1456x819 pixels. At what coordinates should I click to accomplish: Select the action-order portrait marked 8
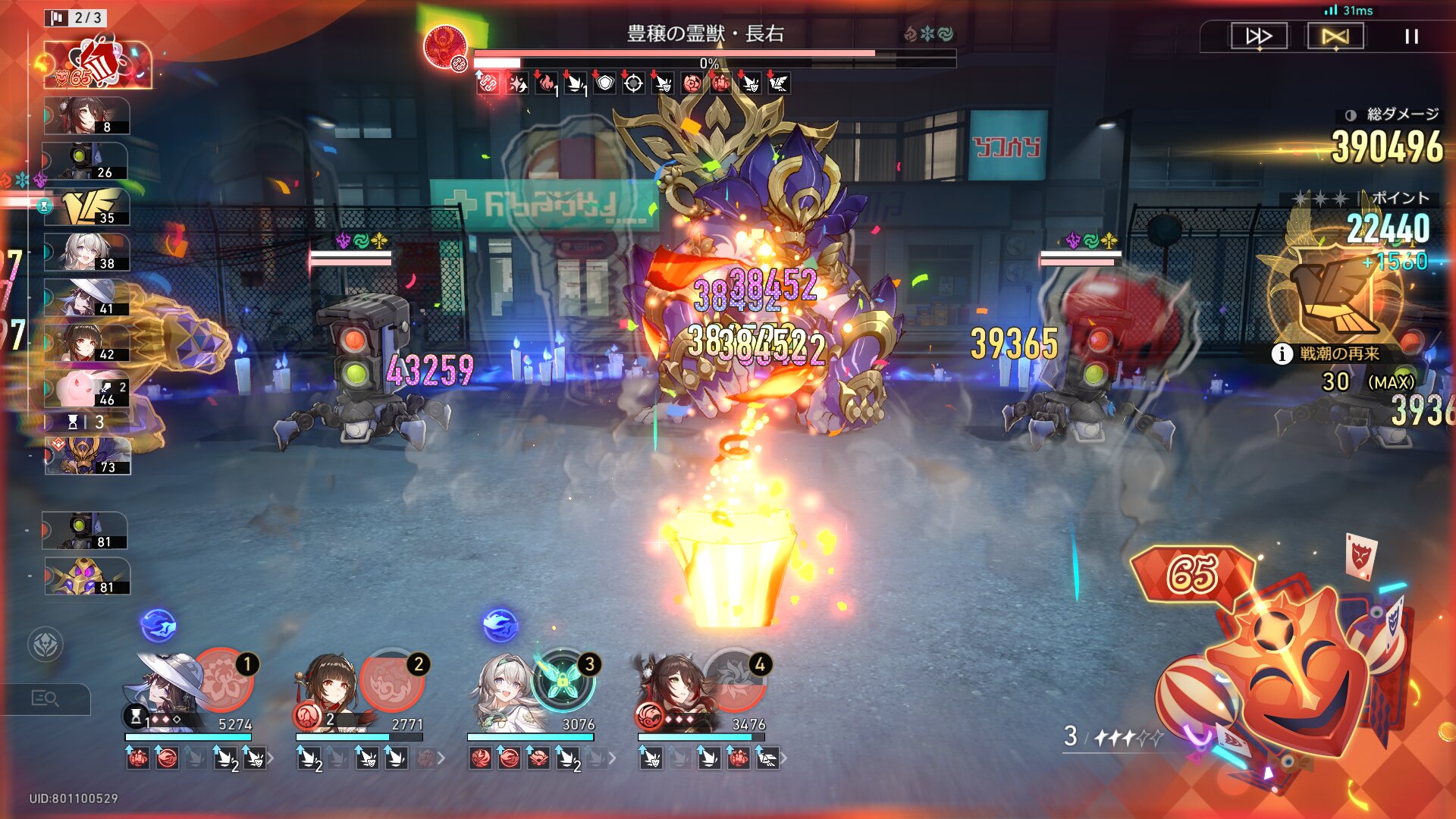pos(86,116)
